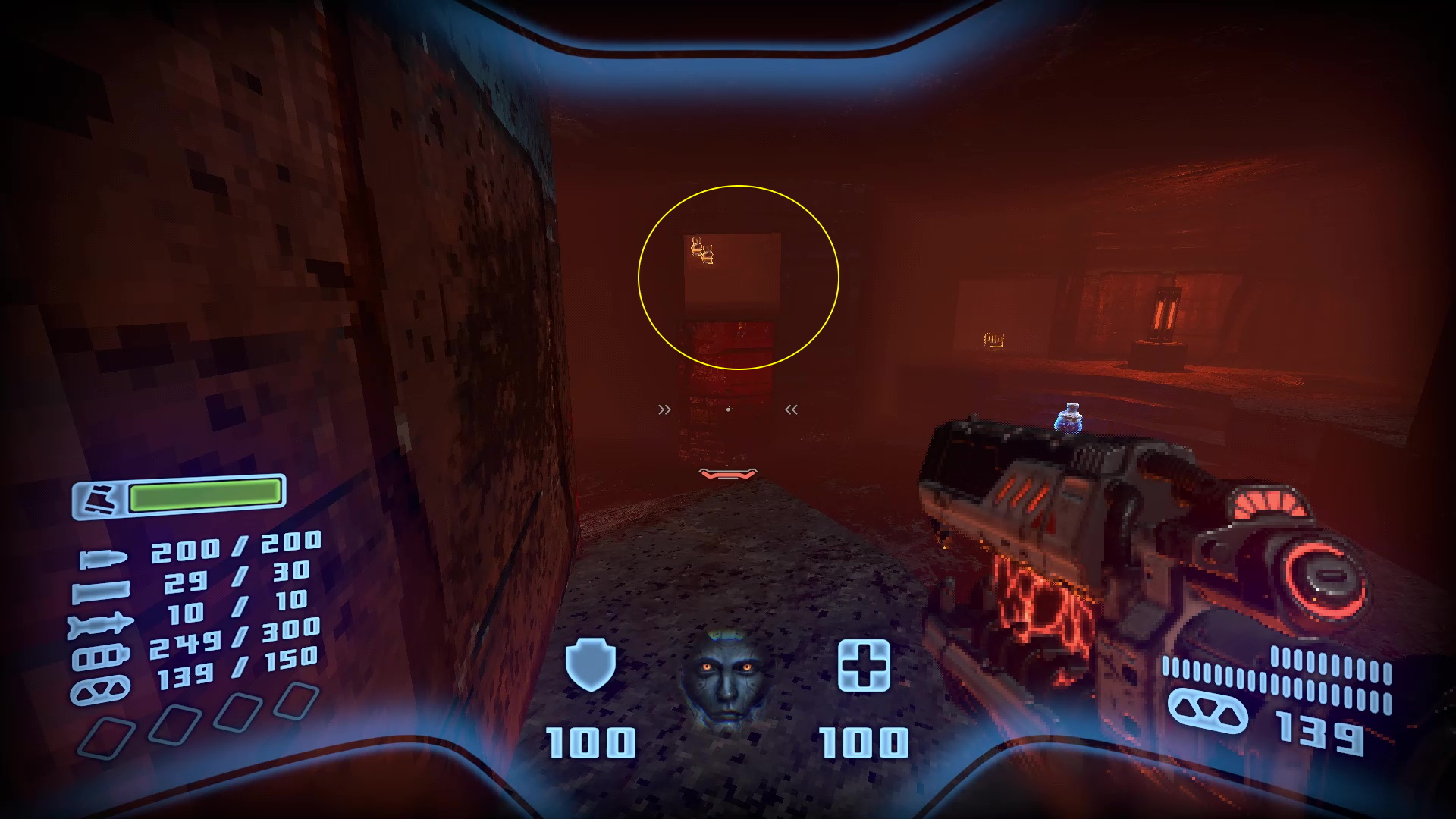This screenshot has height=819, width=1456.
Task: Toggle the second empty keycard slot outline
Action: [x=175, y=723]
